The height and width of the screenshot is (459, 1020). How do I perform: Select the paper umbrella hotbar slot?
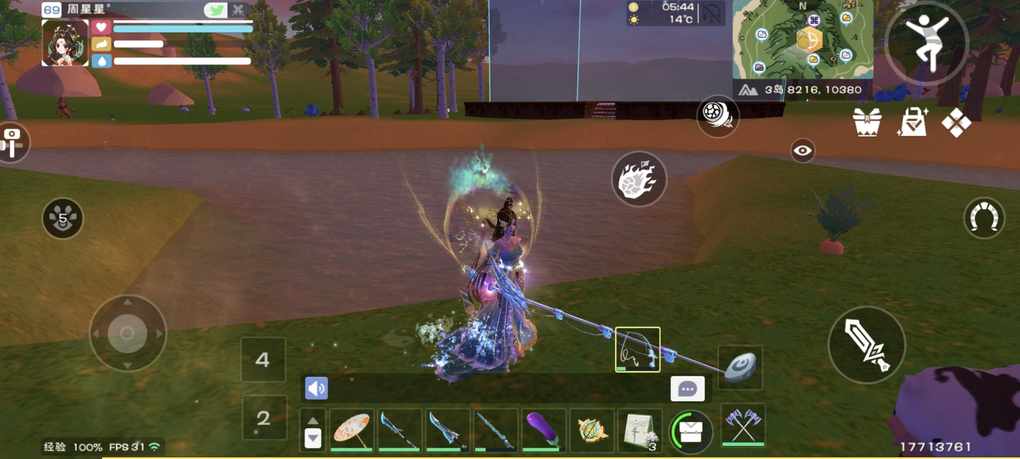(351, 430)
